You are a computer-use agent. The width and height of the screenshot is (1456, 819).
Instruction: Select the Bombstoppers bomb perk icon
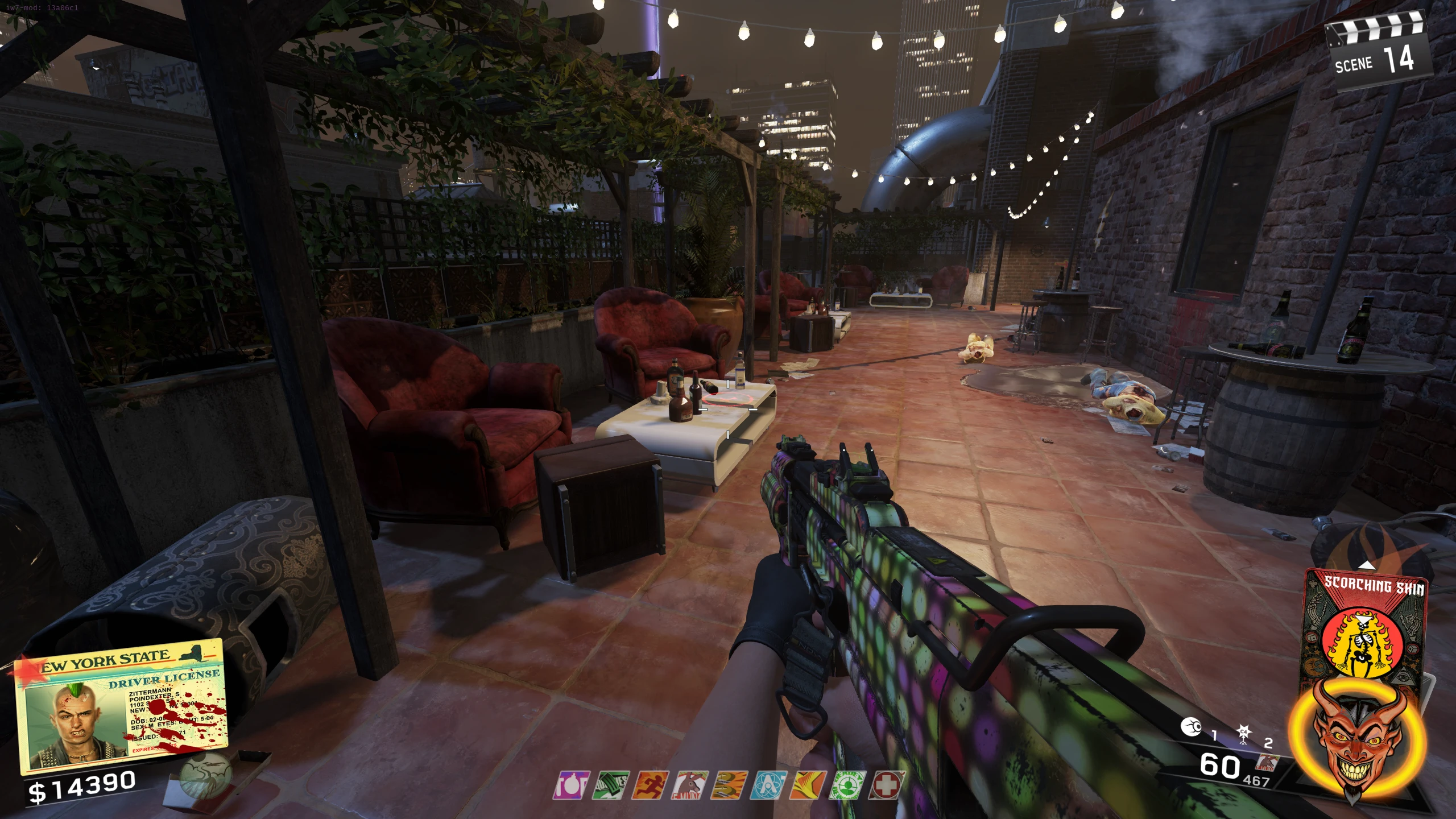pyautogui.click(x=572, y=785)
